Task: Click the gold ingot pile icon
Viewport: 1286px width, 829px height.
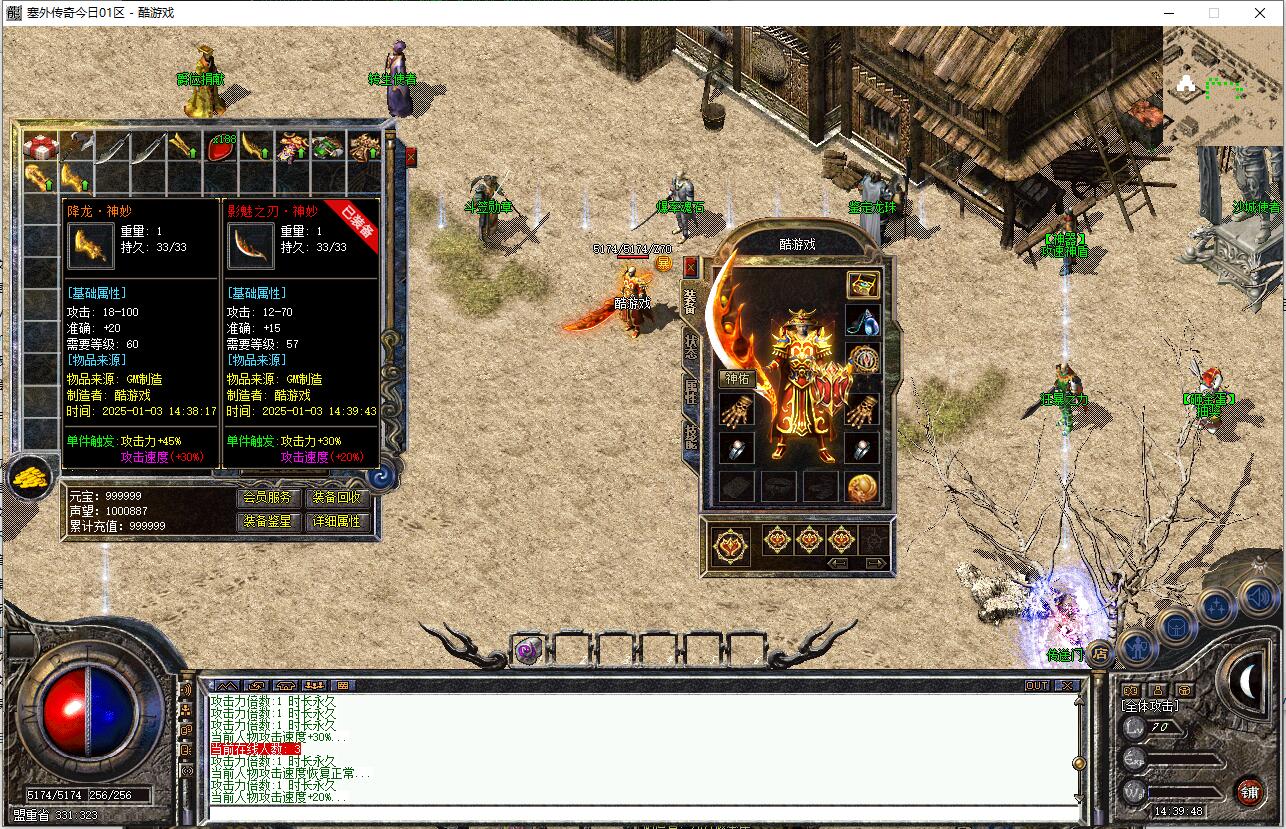Action: (32, 477)
